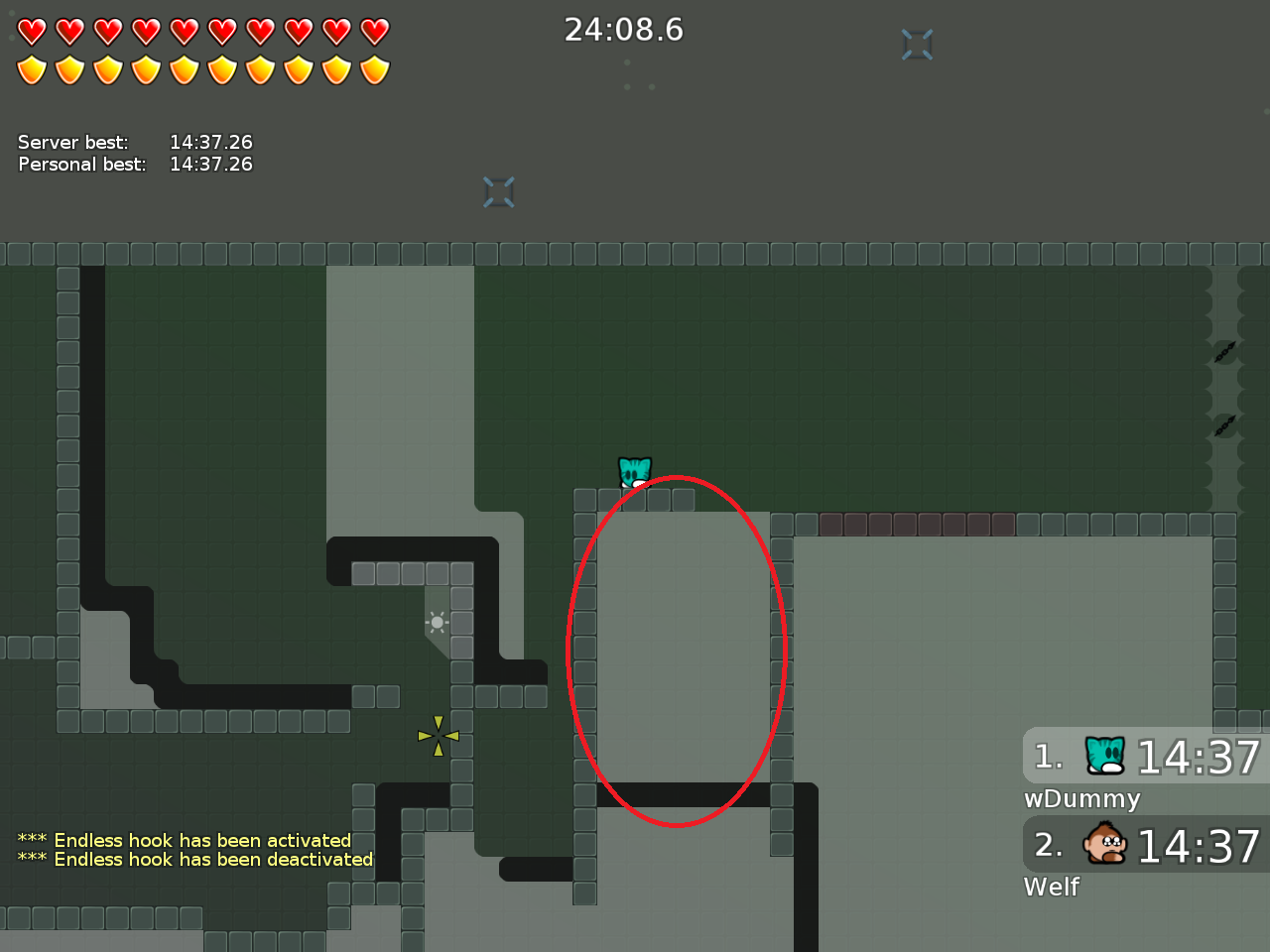Click the Personal best time link
Image resolution: width=1270 pixels, height=952 pixels.
pyautogui.click(x=211, y=164)
